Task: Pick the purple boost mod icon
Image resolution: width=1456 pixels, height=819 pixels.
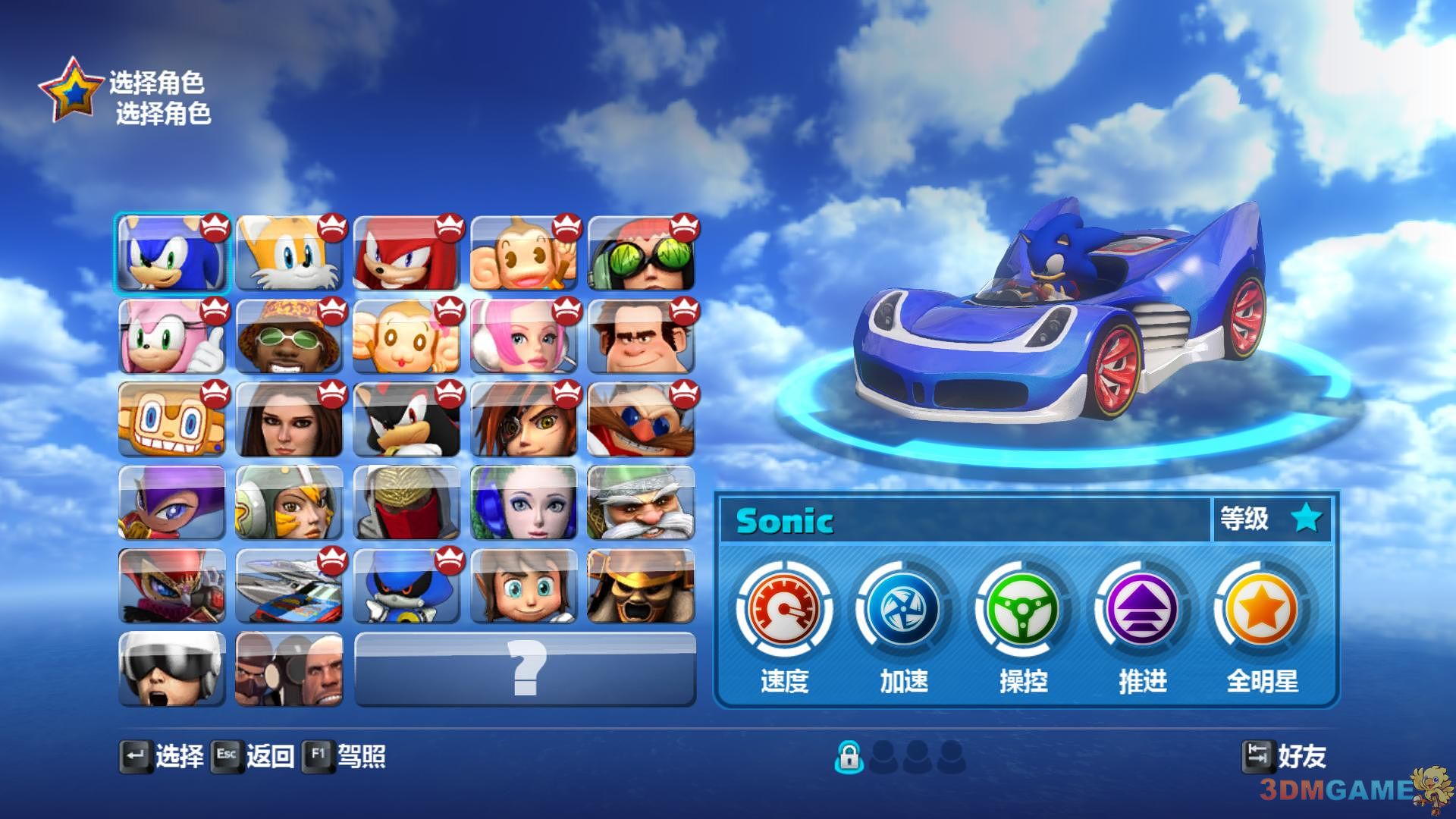Action: pyautogui.click(x=1142, y=609)
